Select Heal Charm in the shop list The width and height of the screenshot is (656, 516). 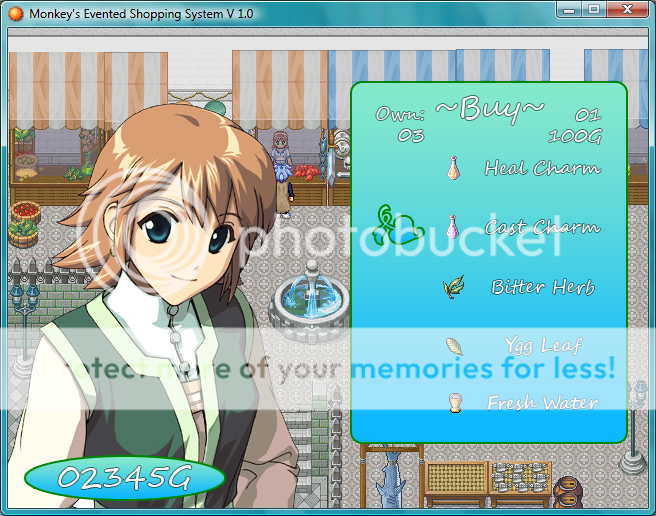pos(542,168)
